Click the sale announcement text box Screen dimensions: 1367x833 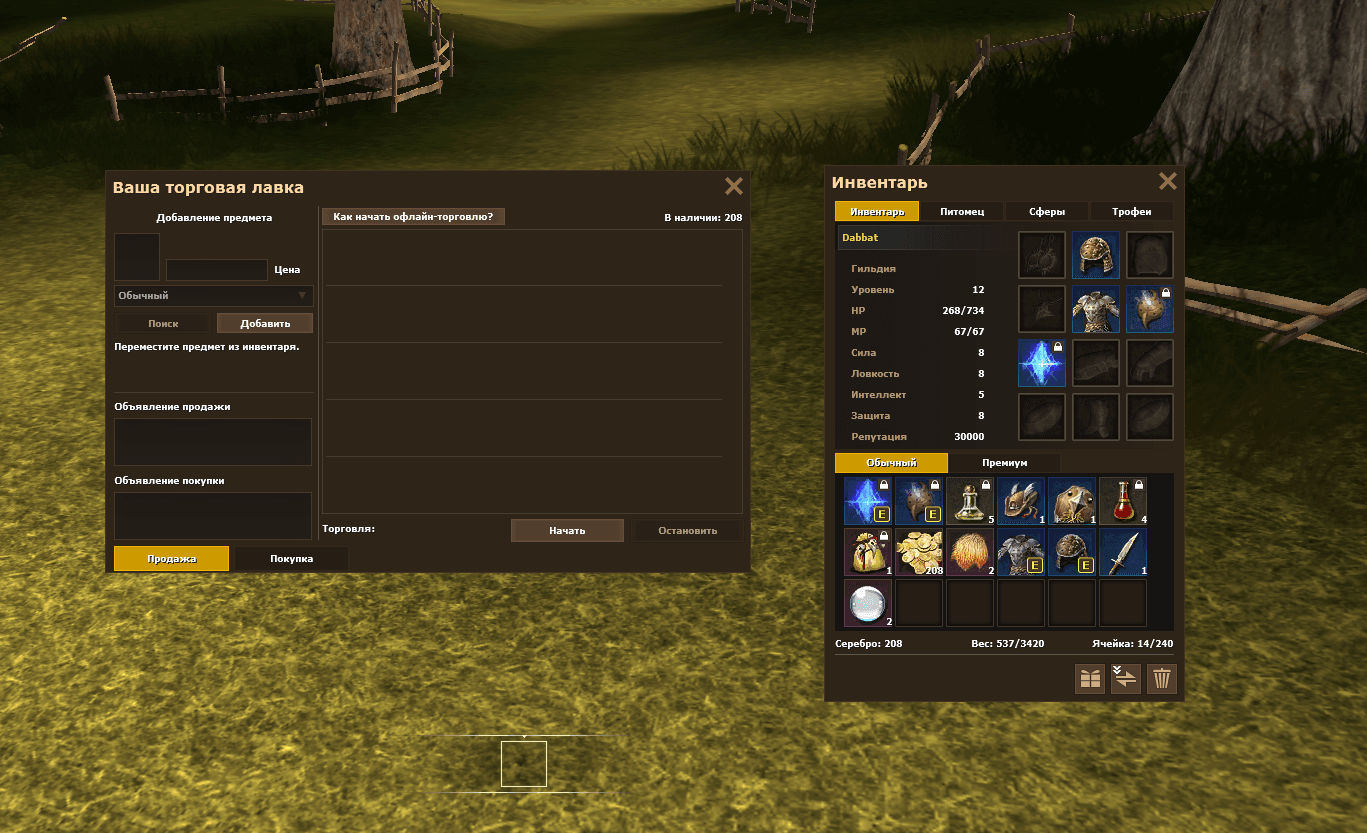tap(213, 441)
